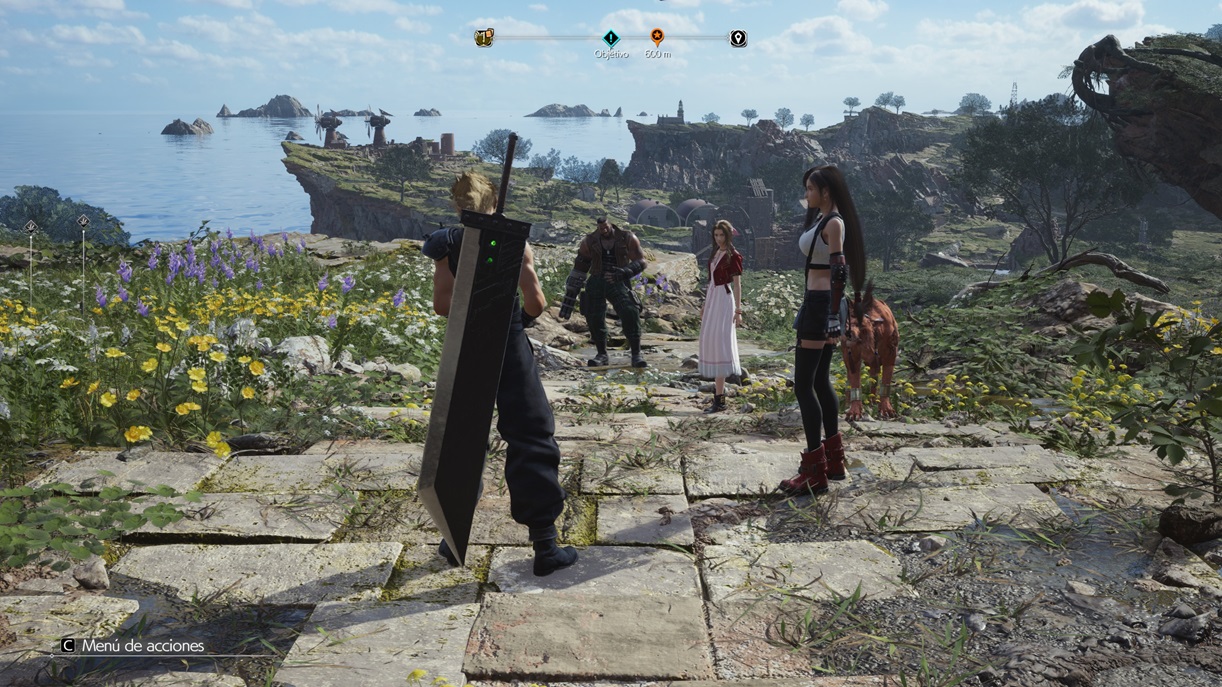Click the quest icon at the compass's left end
This screenshot has width=1222, height=687.
pos(484,38)
